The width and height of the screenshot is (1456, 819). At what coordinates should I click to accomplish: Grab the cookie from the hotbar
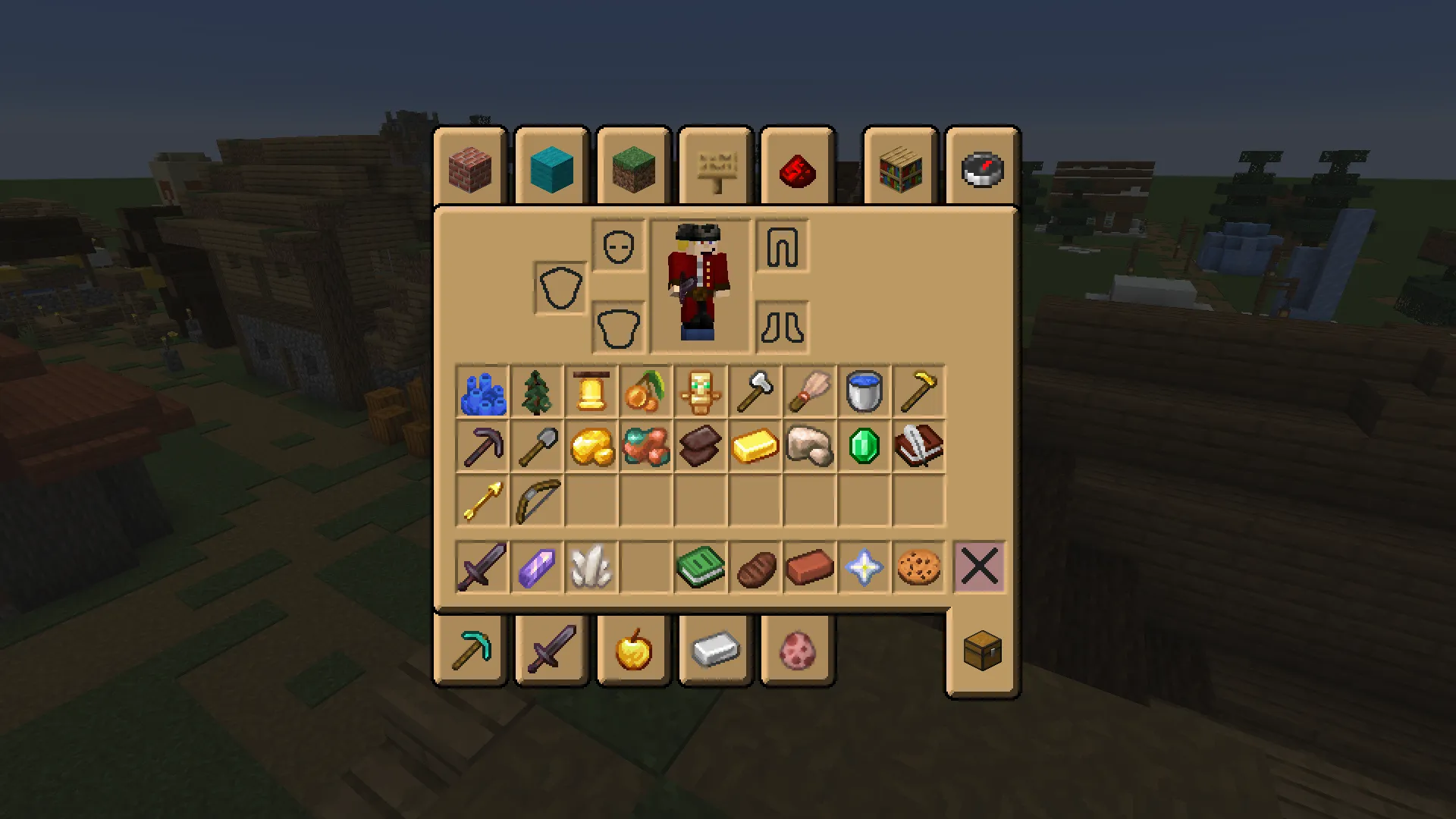pyautogui.click(x=918, y=567)
